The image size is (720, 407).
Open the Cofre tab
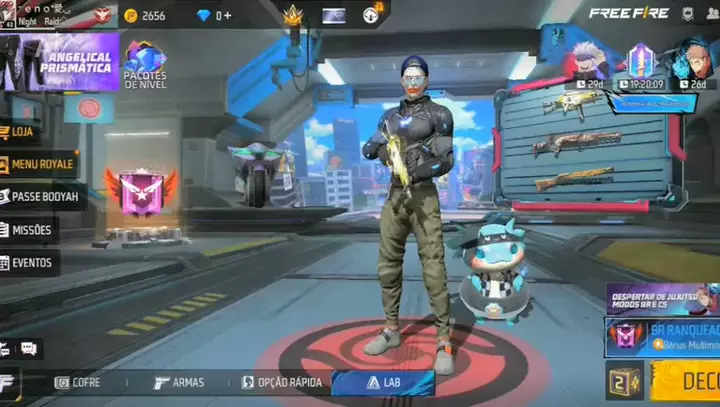78,382
